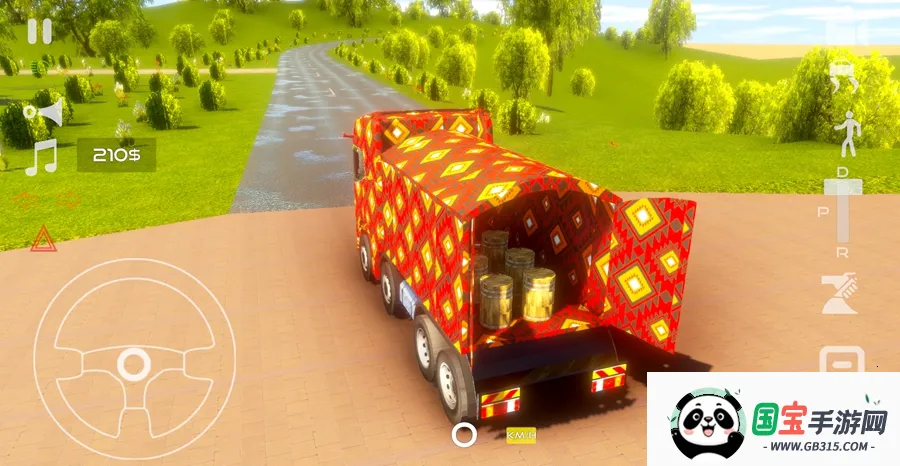
Task: Put the gear selector in P
Action: (822, 213)
